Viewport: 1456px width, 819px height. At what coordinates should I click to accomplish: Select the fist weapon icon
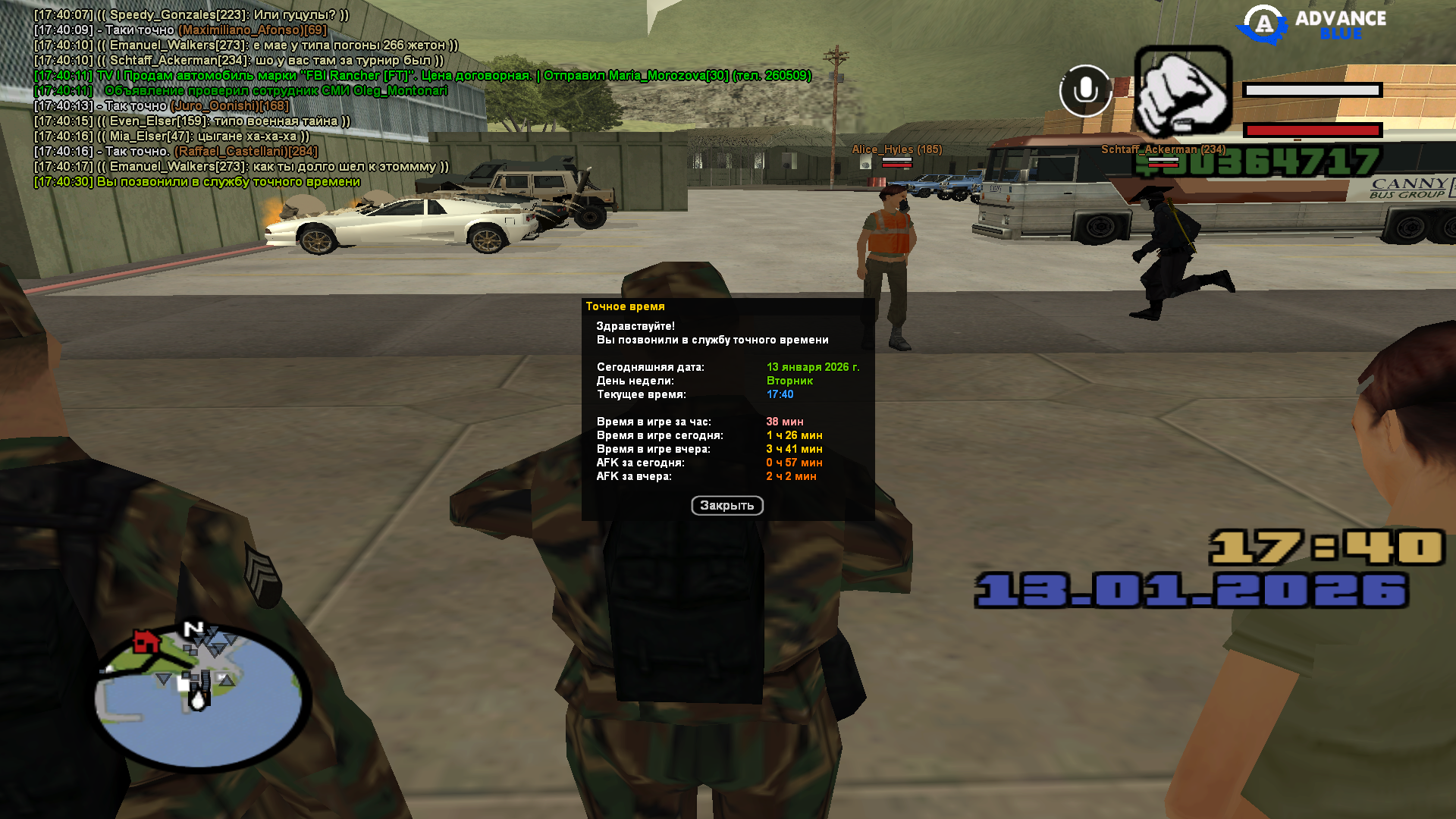click(1182, 92)
